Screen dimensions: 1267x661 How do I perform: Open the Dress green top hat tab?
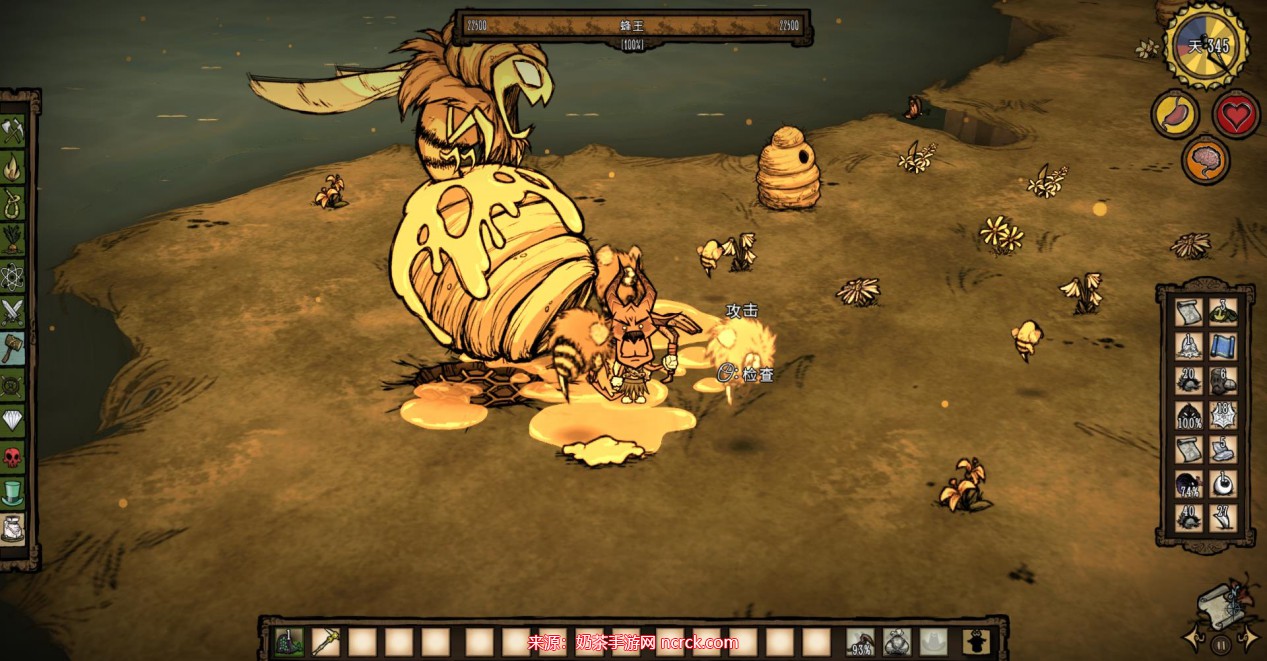coord(13,493)
